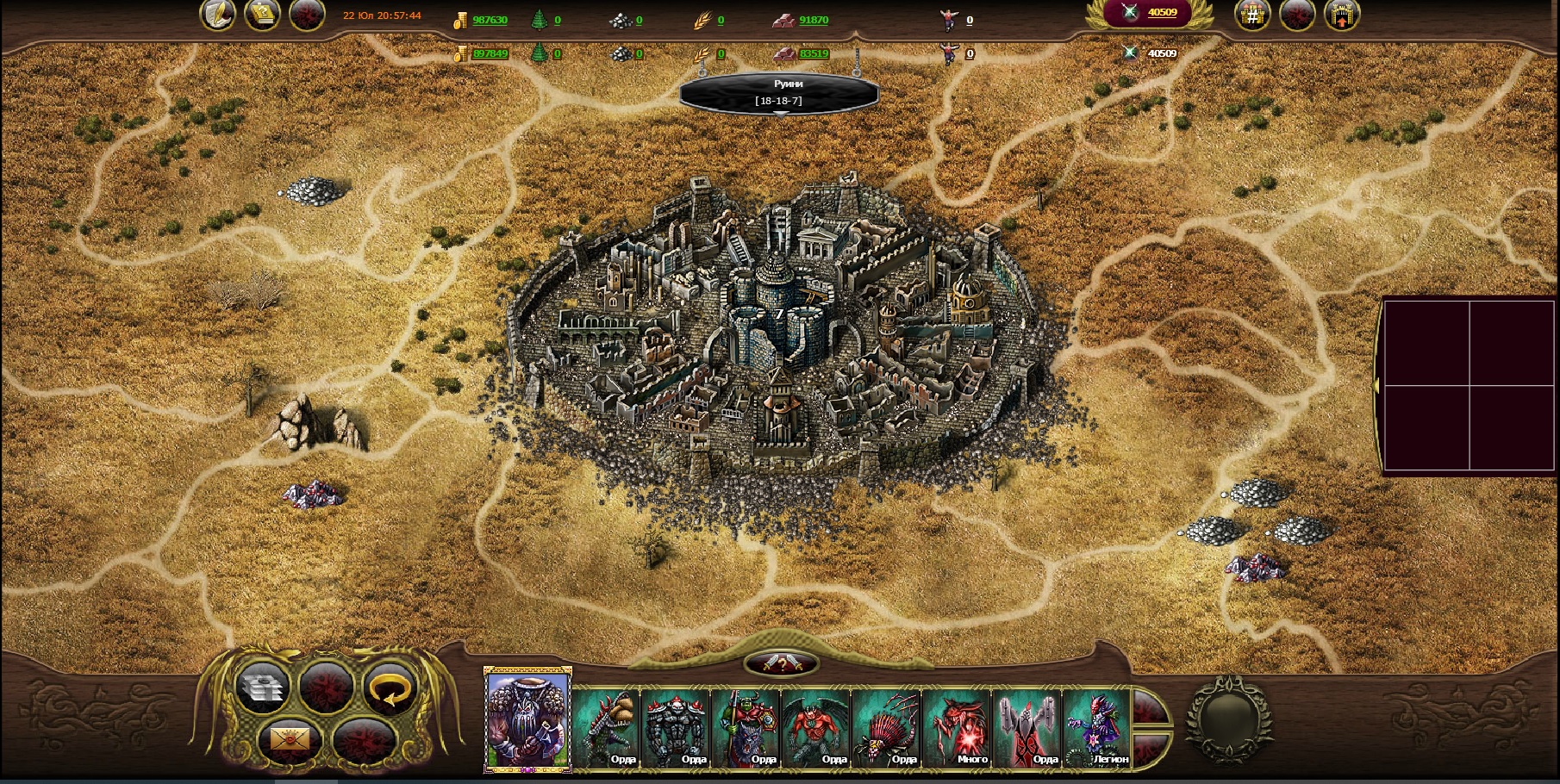Click the castle with orange arrow icon
The width and height of the screenshot is (1560, 784).
1341,15
